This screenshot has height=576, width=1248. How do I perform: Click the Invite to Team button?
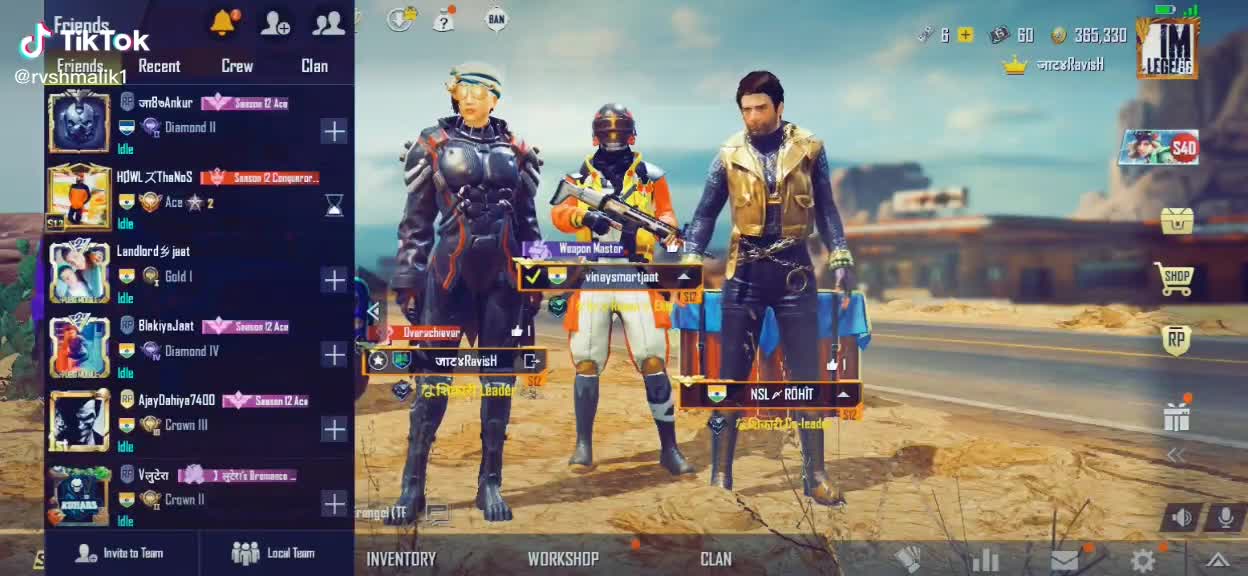coord(121,553)
